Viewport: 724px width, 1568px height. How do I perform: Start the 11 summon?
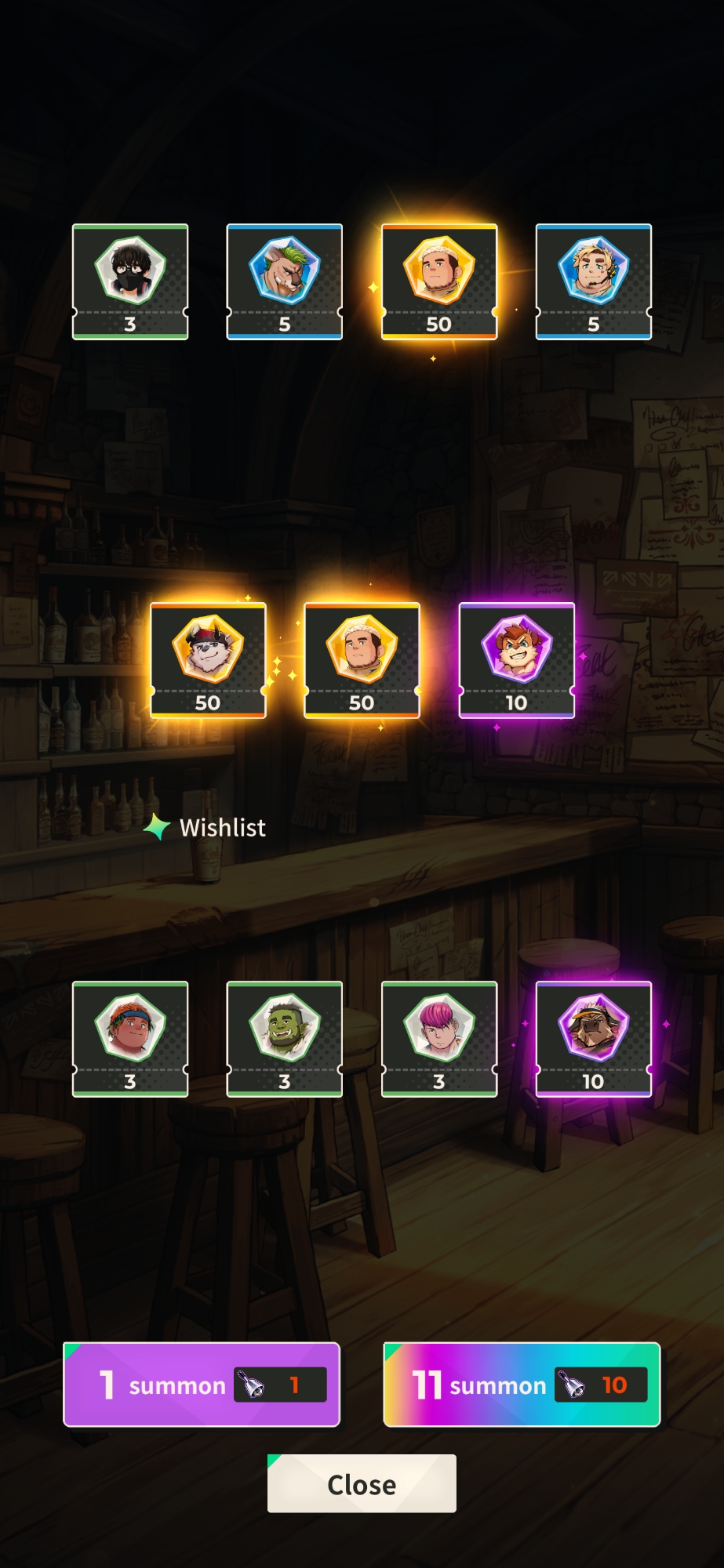(x=522, y=1385)
